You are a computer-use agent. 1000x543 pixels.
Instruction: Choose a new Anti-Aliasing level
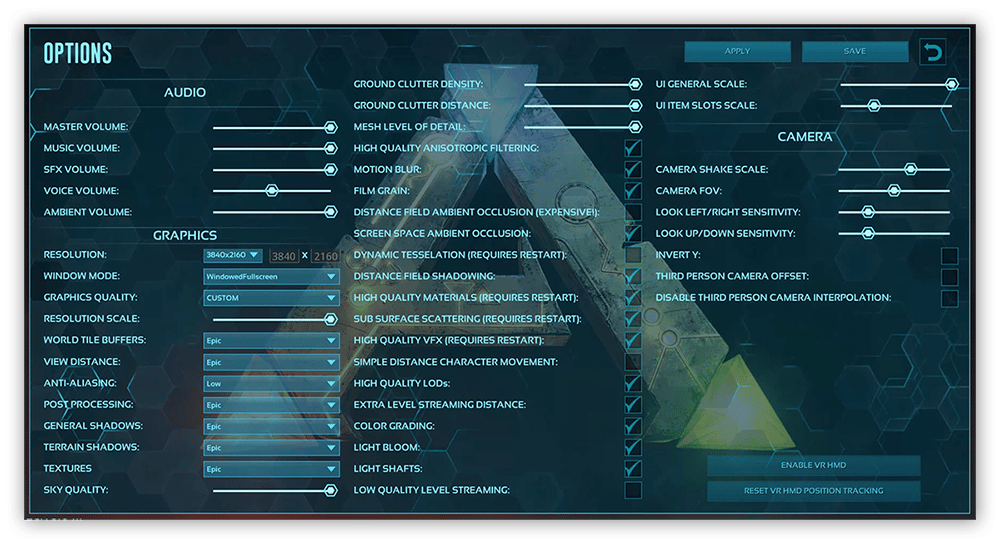pyautogui.click(x=271, y=383)
